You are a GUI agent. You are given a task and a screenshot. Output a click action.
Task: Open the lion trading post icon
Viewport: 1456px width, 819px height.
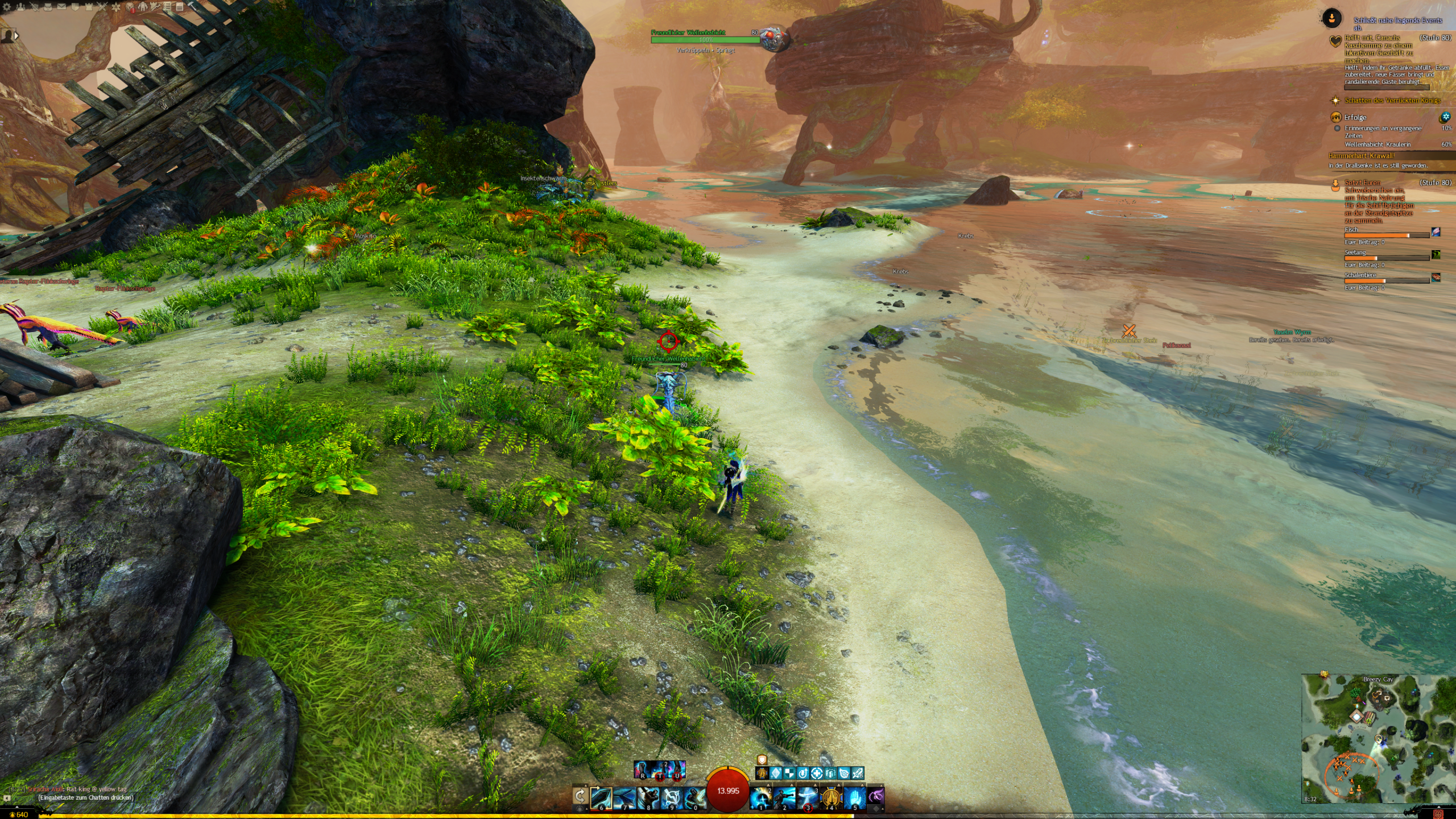[130, 7]
